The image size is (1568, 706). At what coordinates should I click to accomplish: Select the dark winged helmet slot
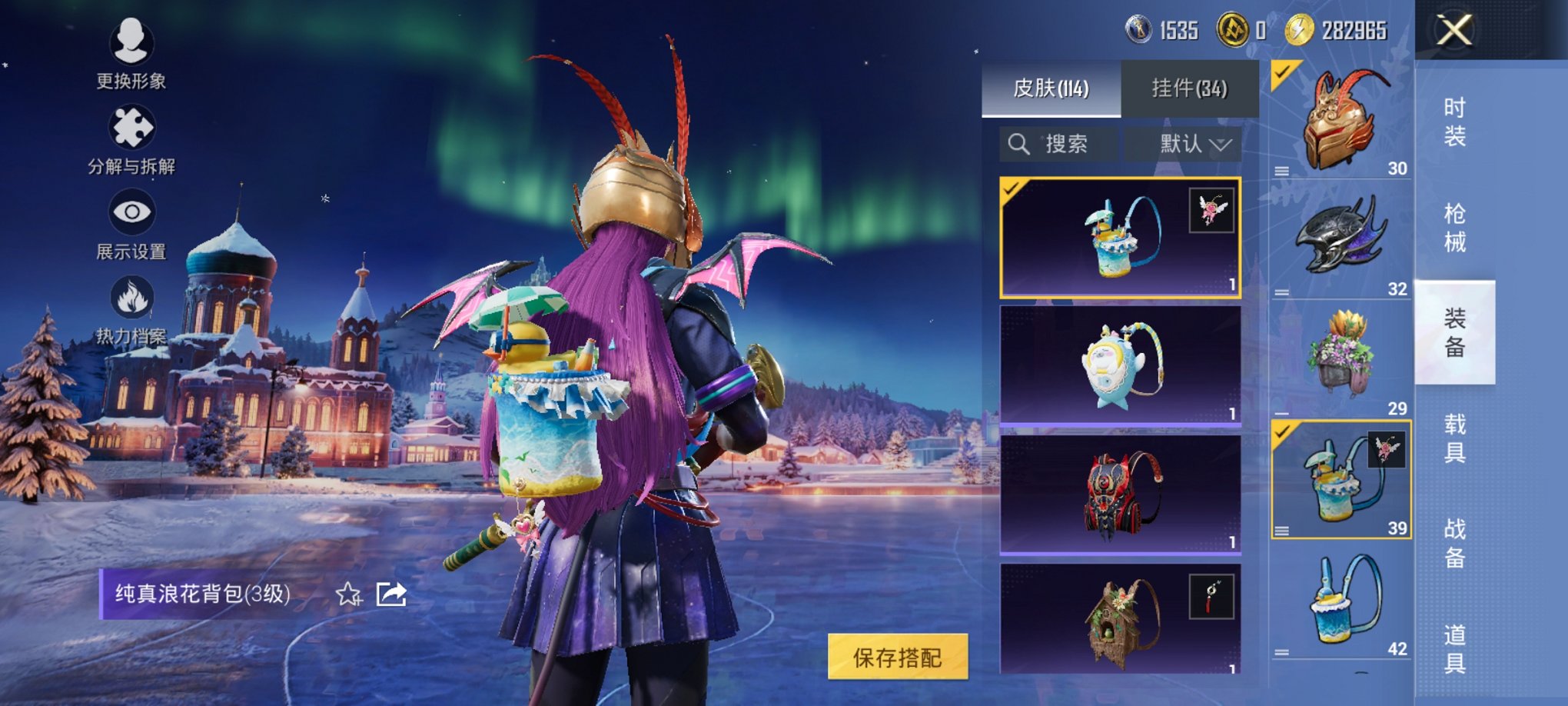pos(1340,240)
